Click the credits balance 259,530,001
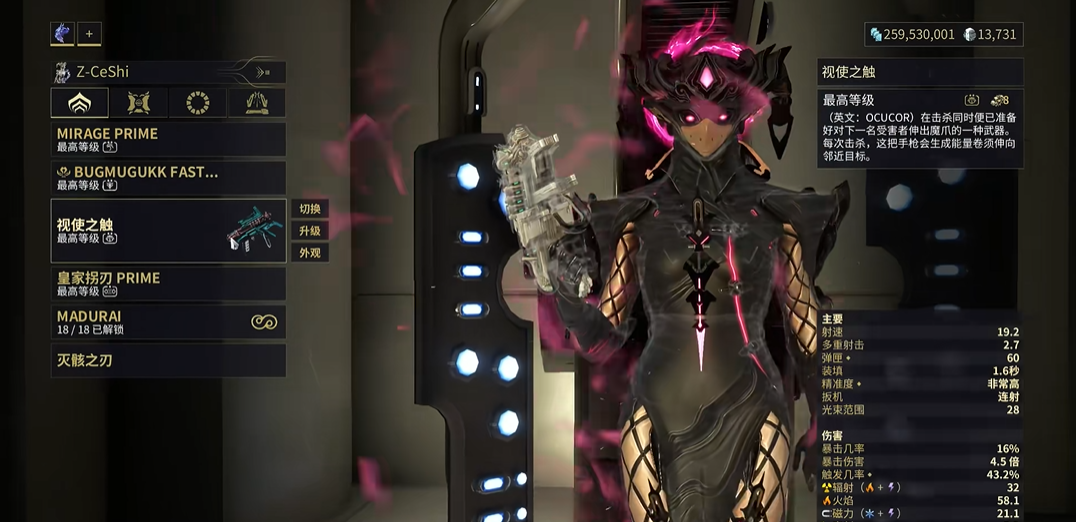 pos(912,35)
